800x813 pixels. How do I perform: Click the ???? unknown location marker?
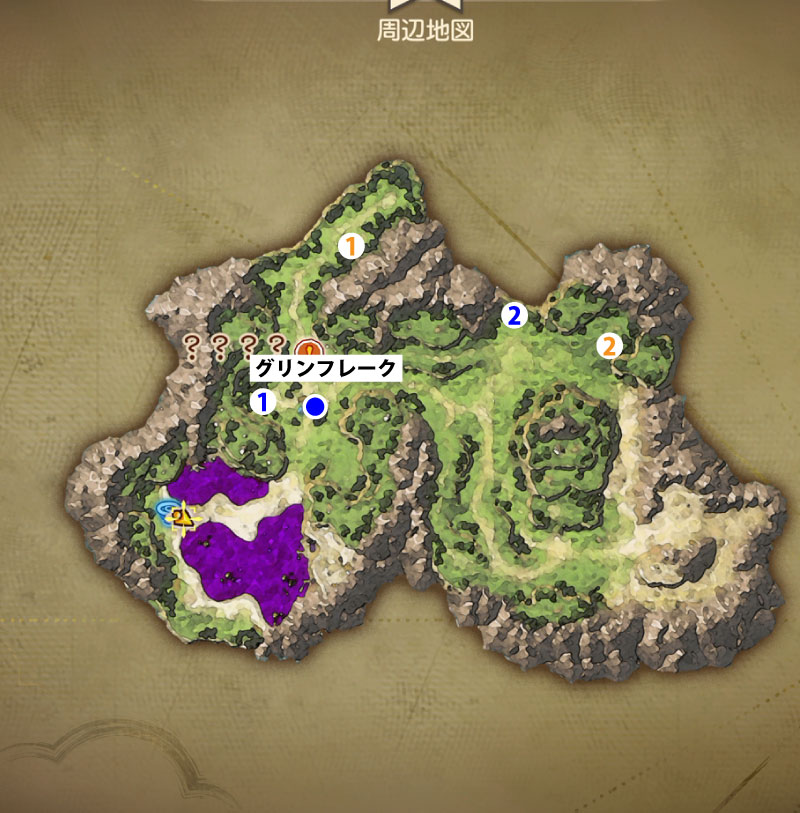[x=234, y=346]
